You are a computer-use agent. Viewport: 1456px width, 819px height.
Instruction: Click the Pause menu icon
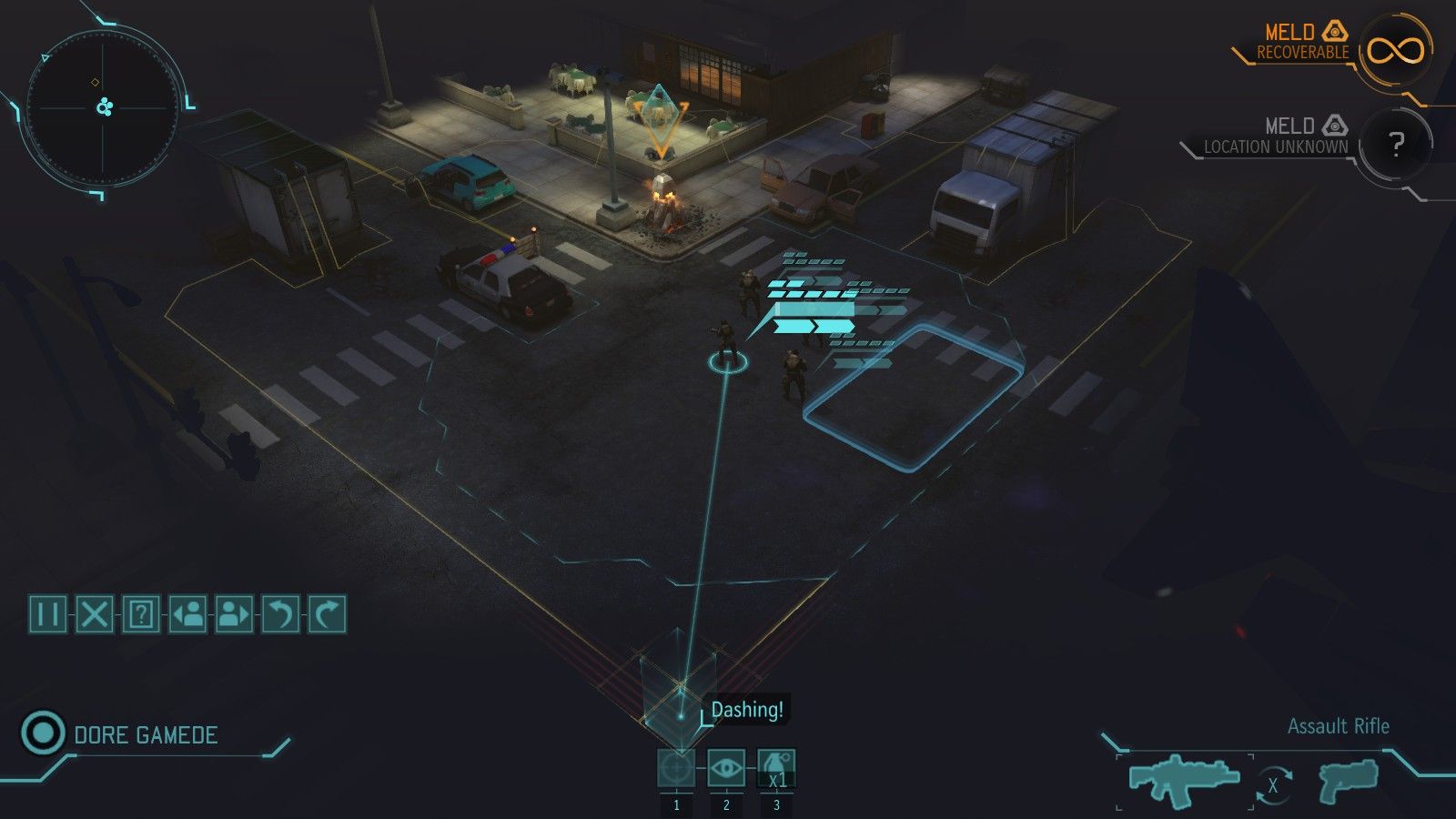47,613
